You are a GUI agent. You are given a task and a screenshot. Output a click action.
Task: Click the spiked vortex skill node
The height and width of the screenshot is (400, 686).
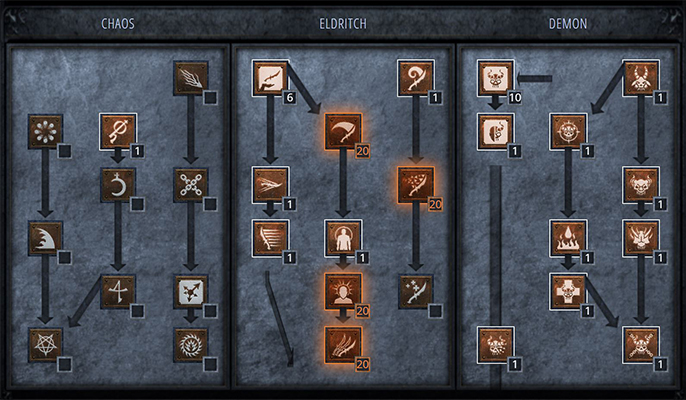[x=190, y=343]
